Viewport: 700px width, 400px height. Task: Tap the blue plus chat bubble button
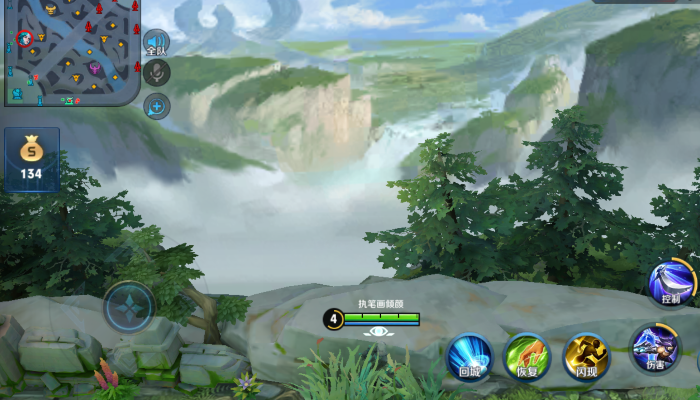pyautogui.click(x=156, y=106)
